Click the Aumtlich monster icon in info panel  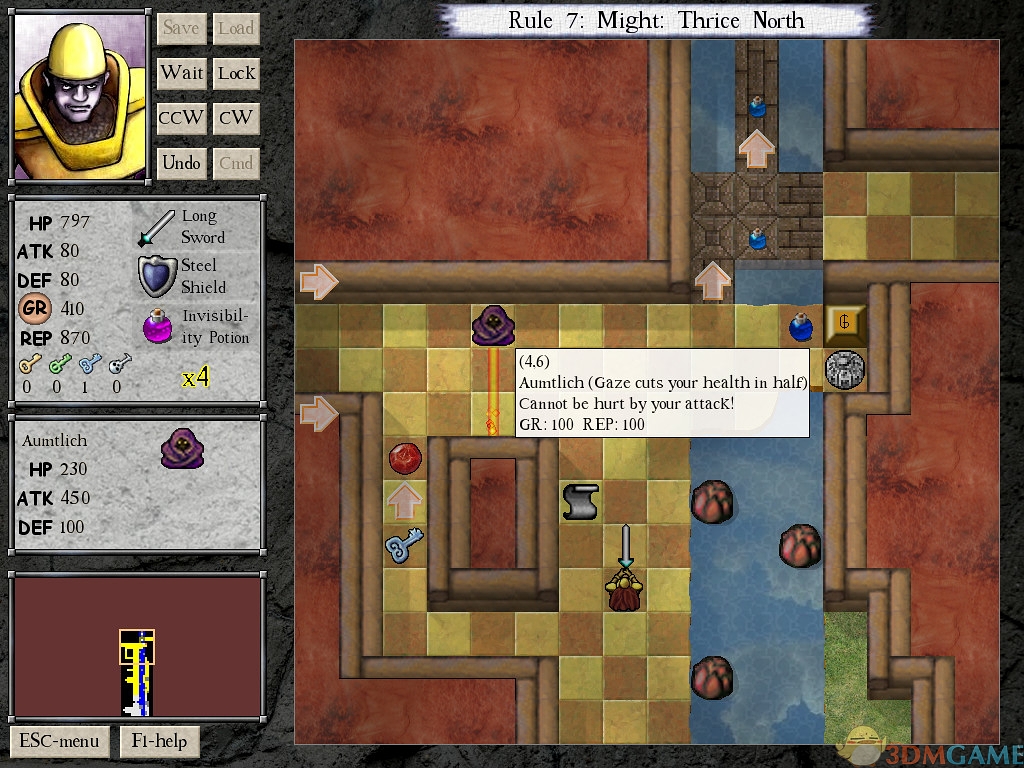182,448
